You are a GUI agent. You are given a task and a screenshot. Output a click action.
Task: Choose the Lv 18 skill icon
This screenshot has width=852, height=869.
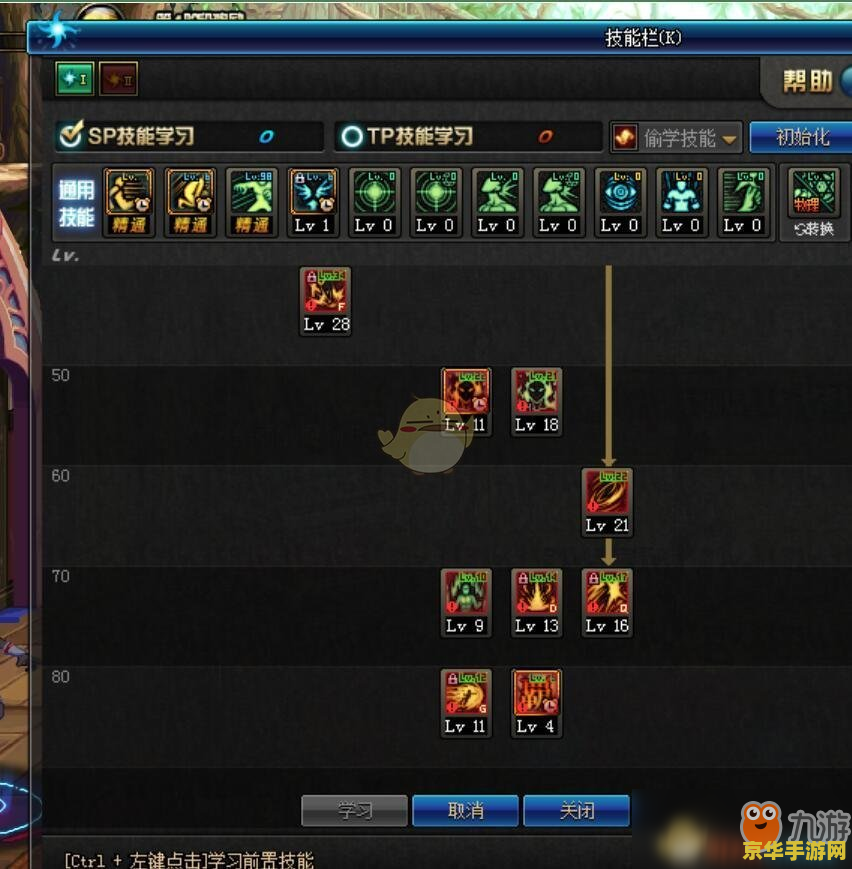[537, 392]
